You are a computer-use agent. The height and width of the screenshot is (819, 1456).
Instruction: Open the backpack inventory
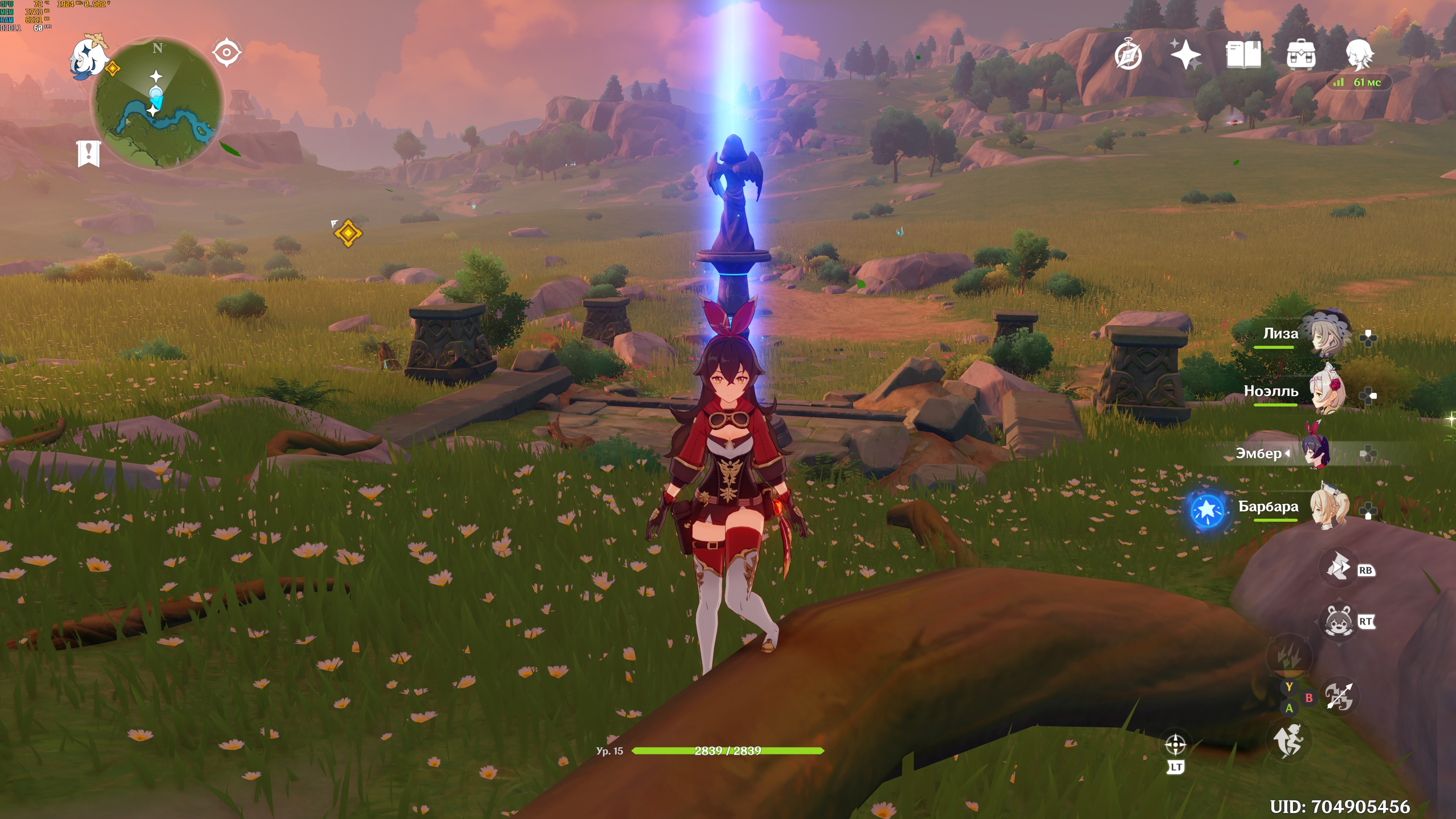pyautogui.click(x=1301, y=55)
